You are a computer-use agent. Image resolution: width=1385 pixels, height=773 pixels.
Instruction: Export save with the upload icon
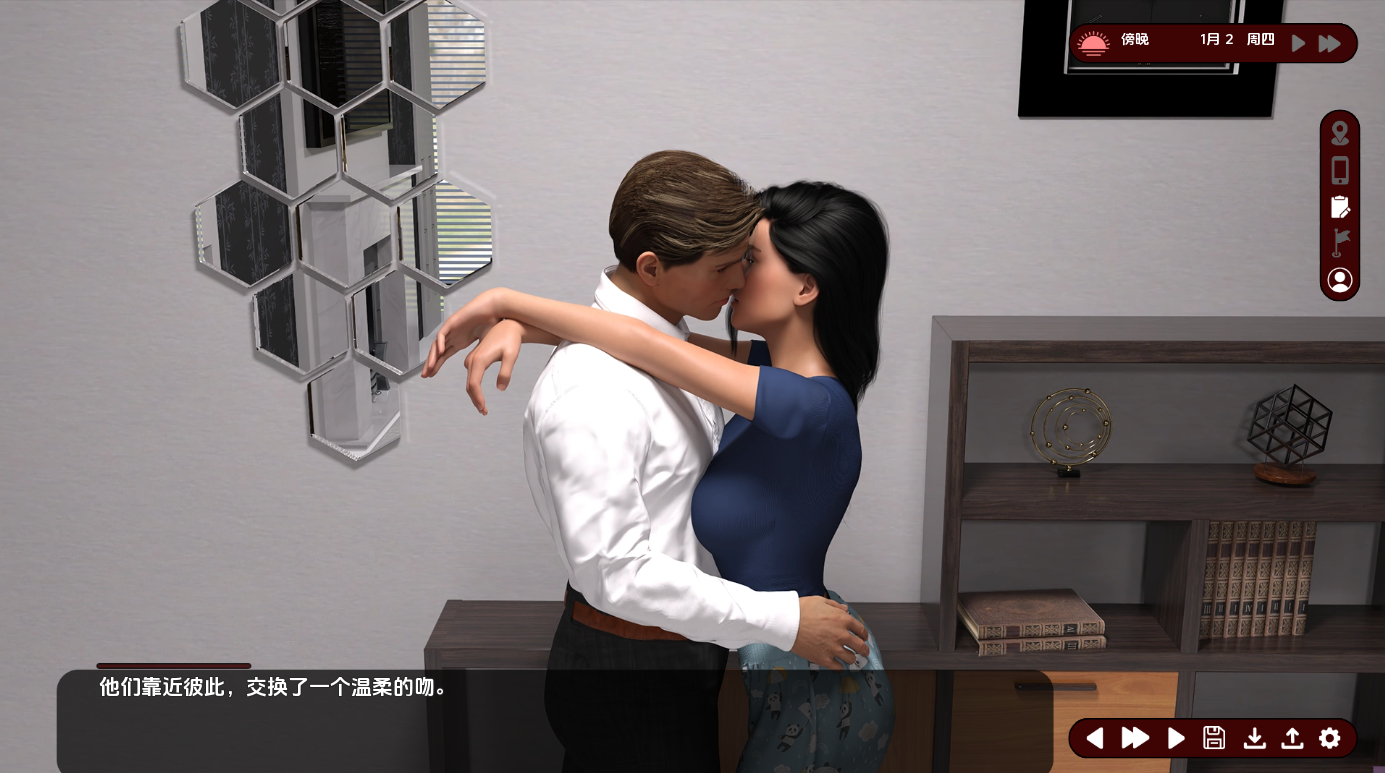pos(1292,738)
